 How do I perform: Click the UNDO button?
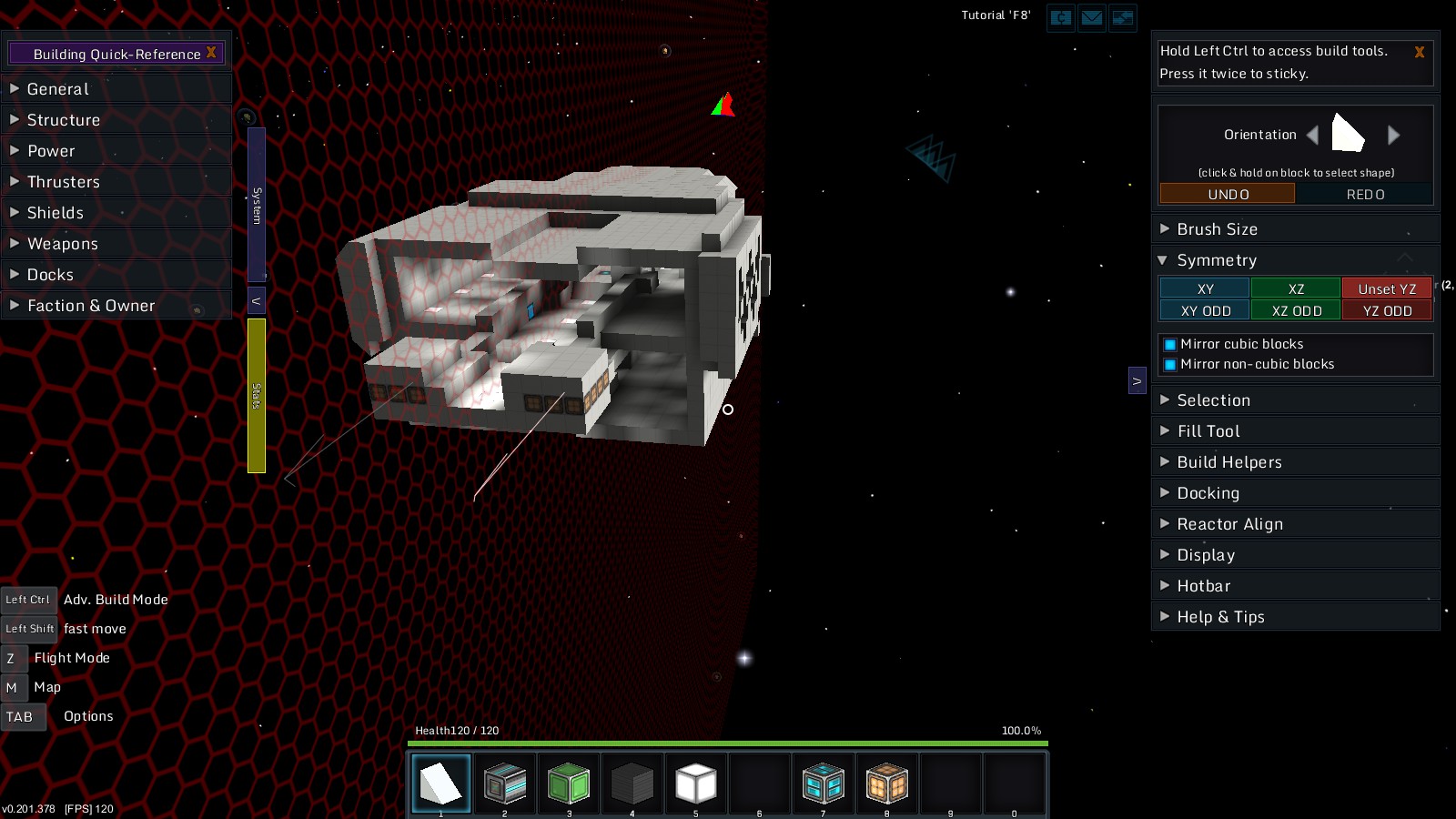[1227, 194]
